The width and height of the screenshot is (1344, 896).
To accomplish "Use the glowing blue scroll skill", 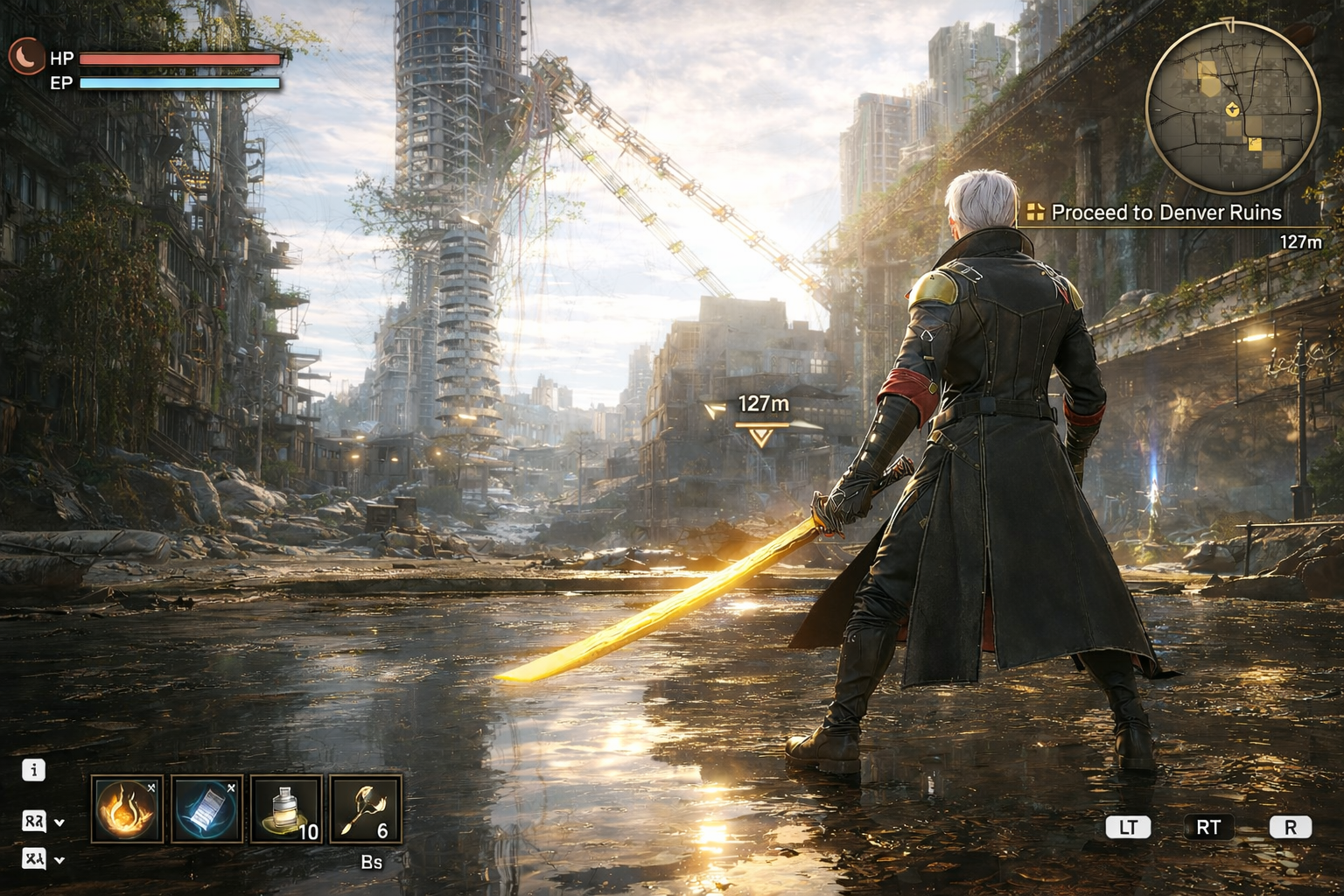I will click(x=206, y=809).
